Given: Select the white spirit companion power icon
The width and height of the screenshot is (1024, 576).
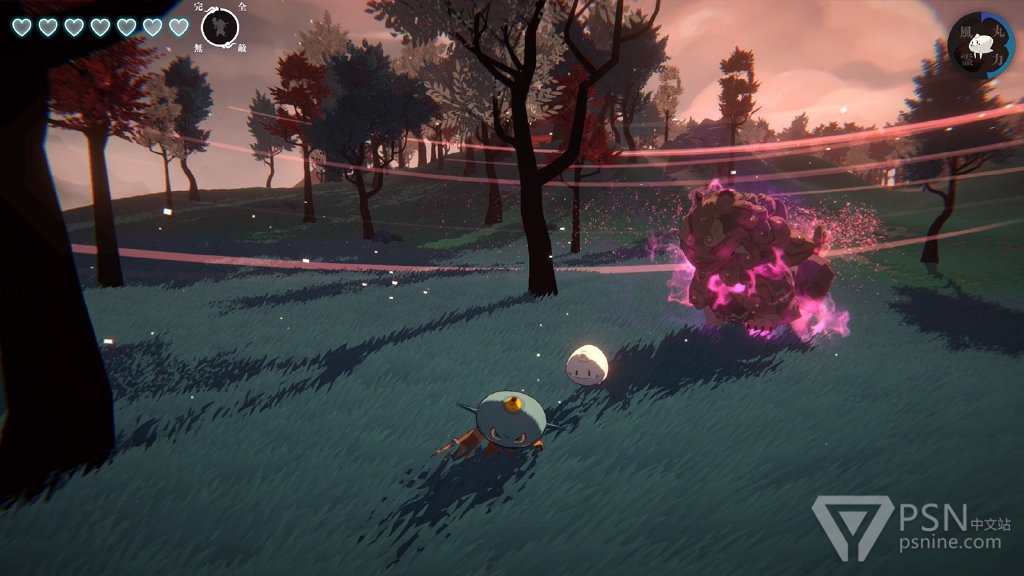Looking at the screenshot, I should point(981,44).
